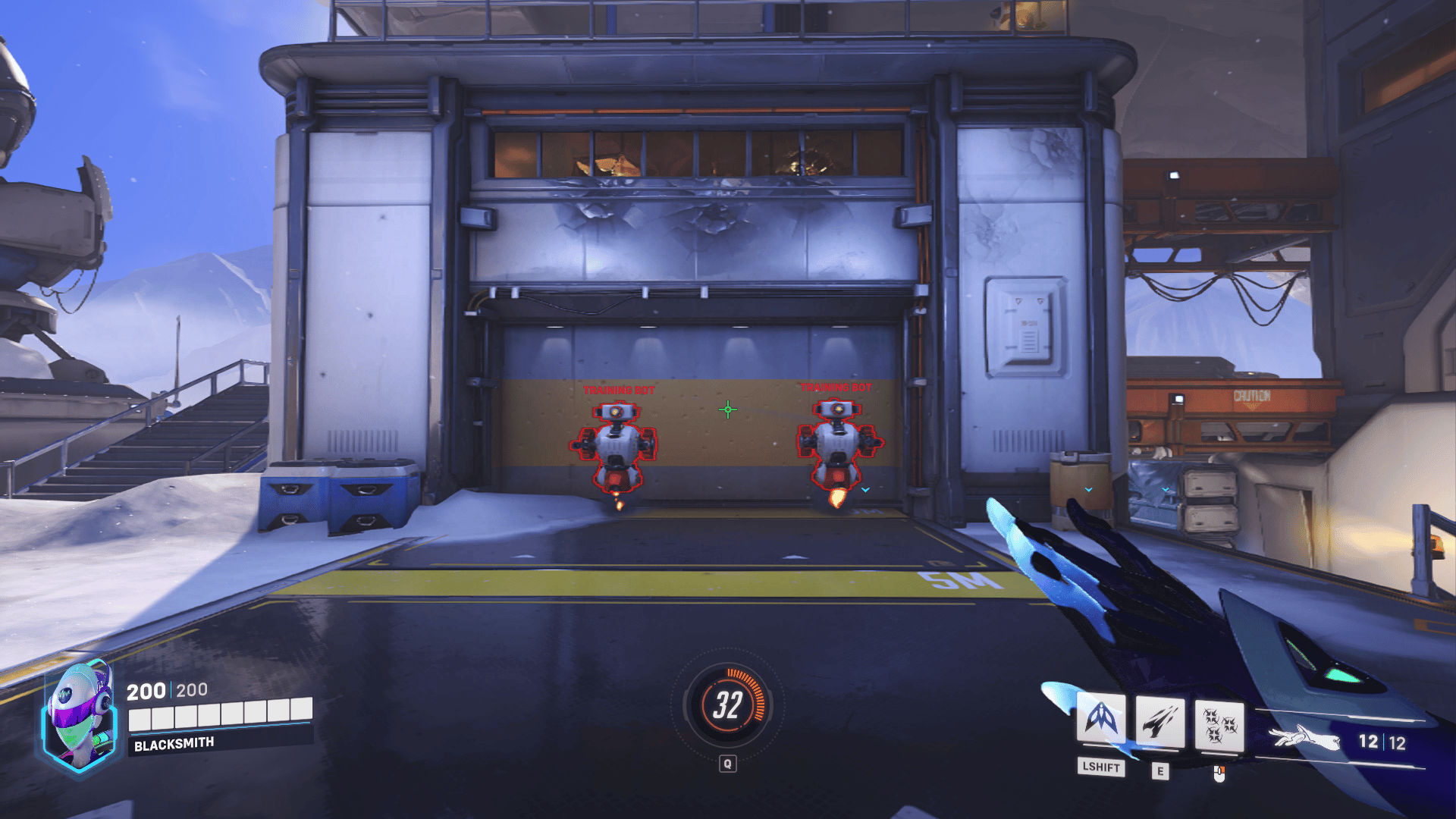Select the Flight ability icon

1102,720
